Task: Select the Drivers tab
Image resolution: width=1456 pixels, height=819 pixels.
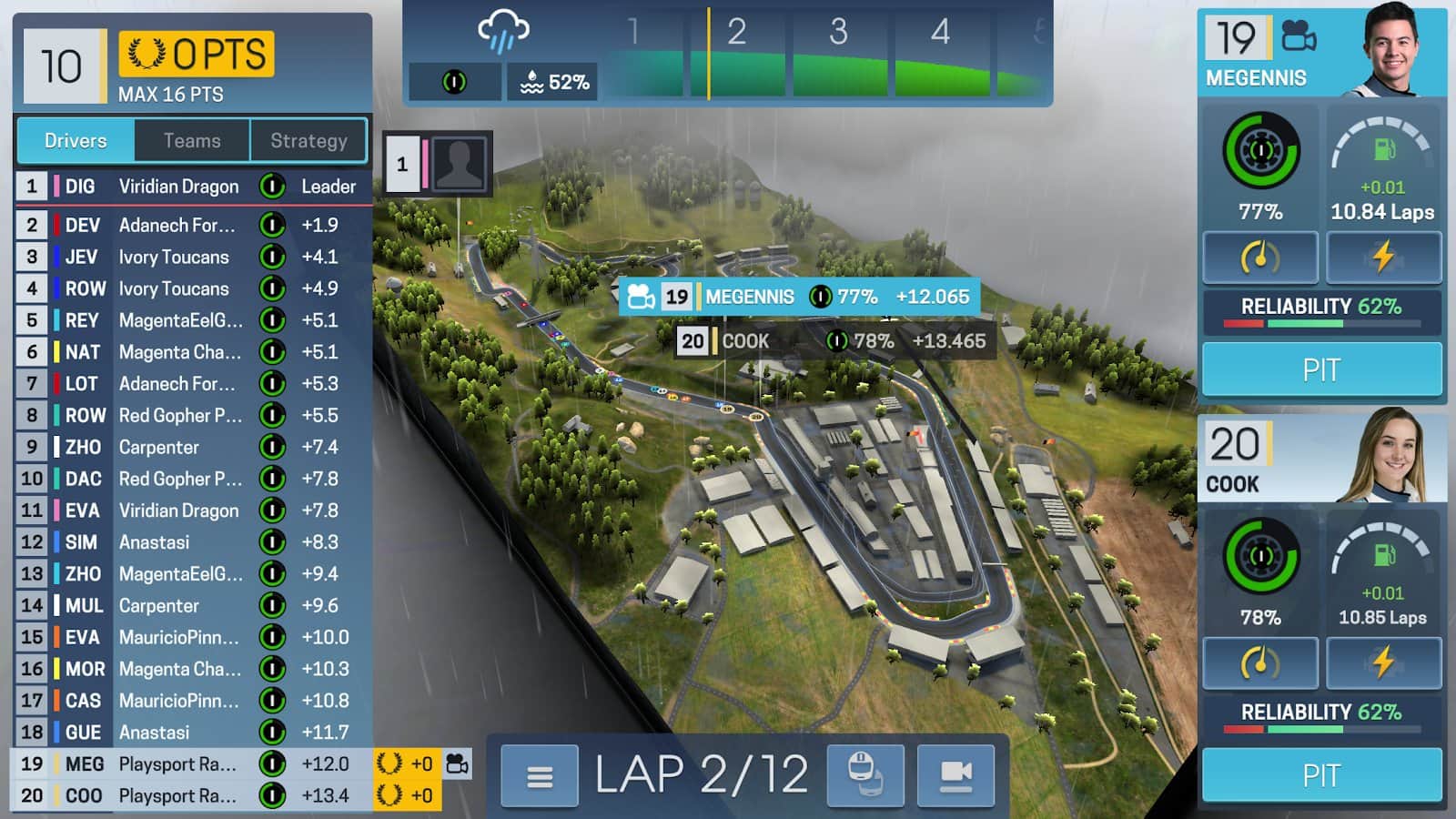Action: point(76,141)
